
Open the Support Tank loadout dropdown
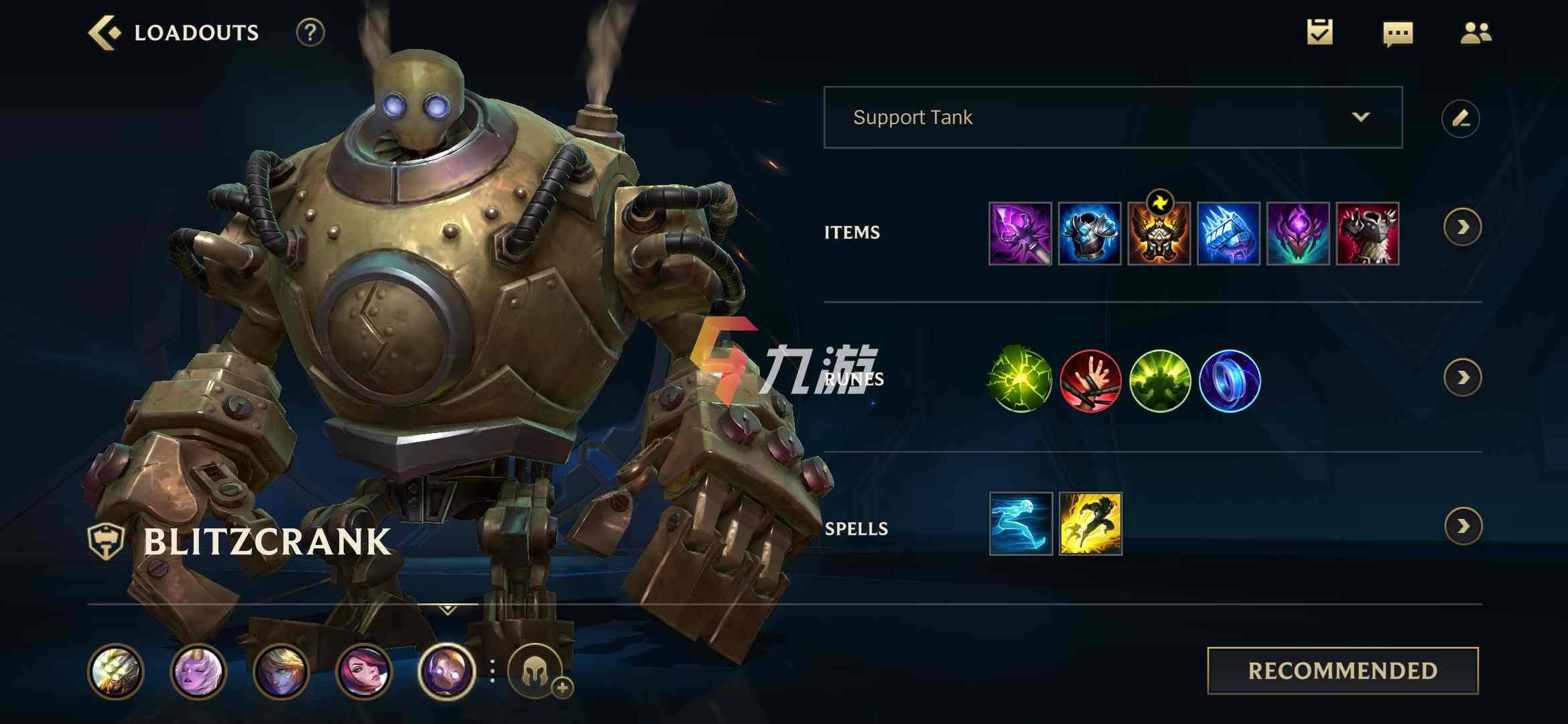pyautogui.click(x=1112, y=117)
